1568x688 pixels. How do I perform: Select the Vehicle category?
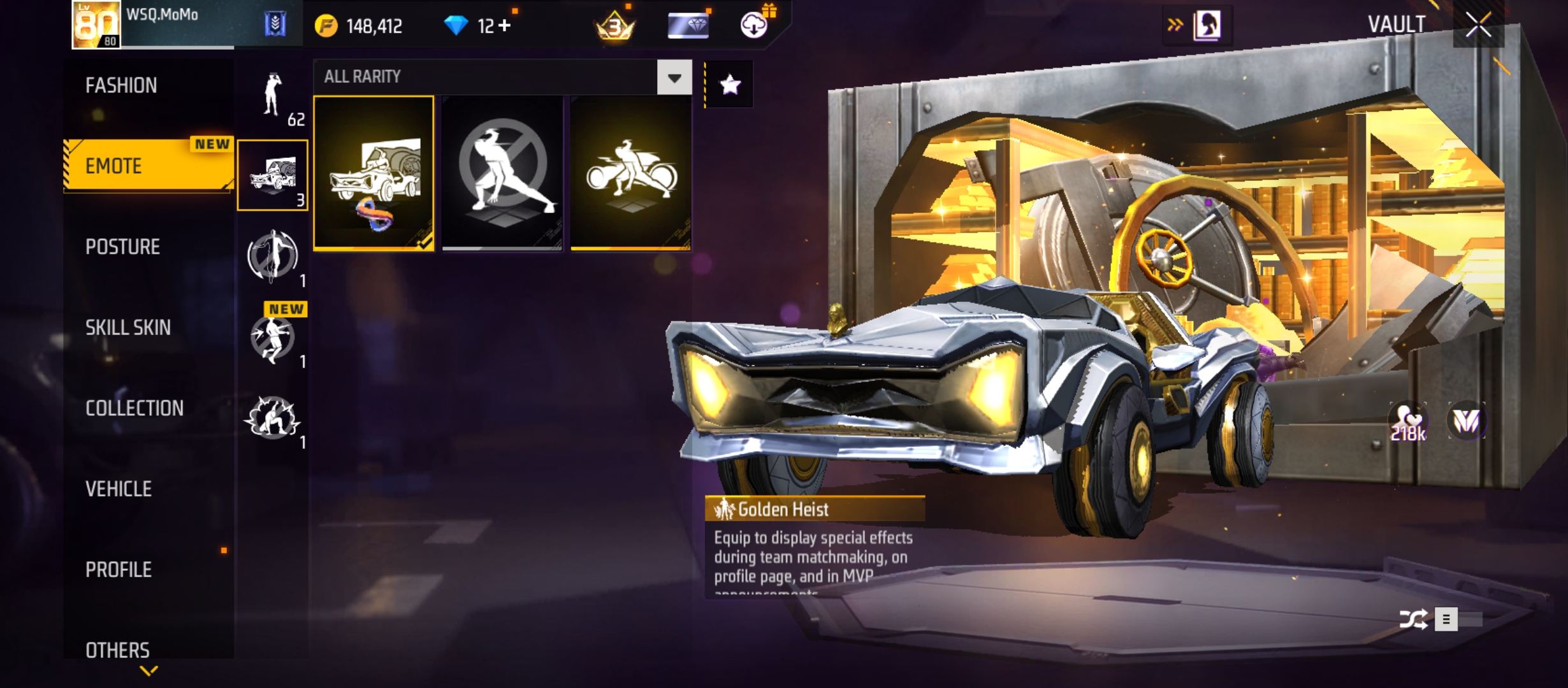pyautogui.click(x=119, y=489)
